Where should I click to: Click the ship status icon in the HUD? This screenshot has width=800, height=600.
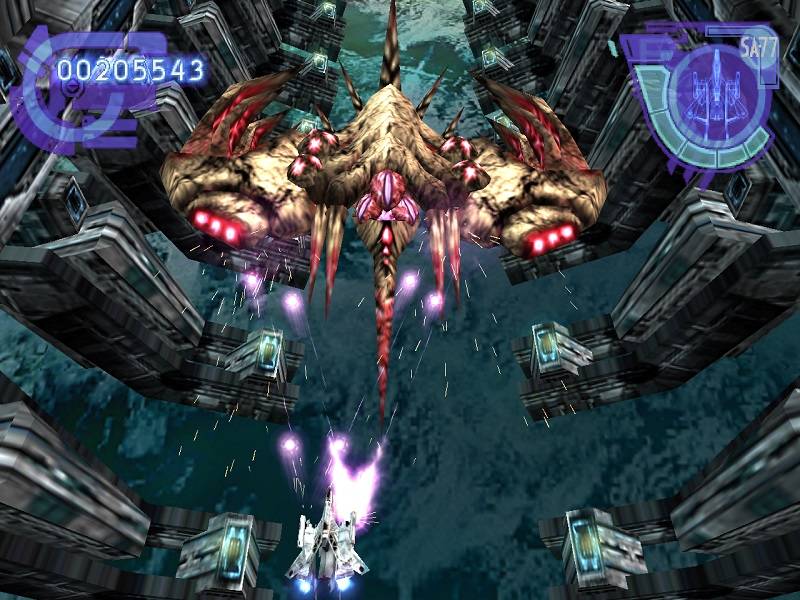pyautogui.click(x=718, y=96)
